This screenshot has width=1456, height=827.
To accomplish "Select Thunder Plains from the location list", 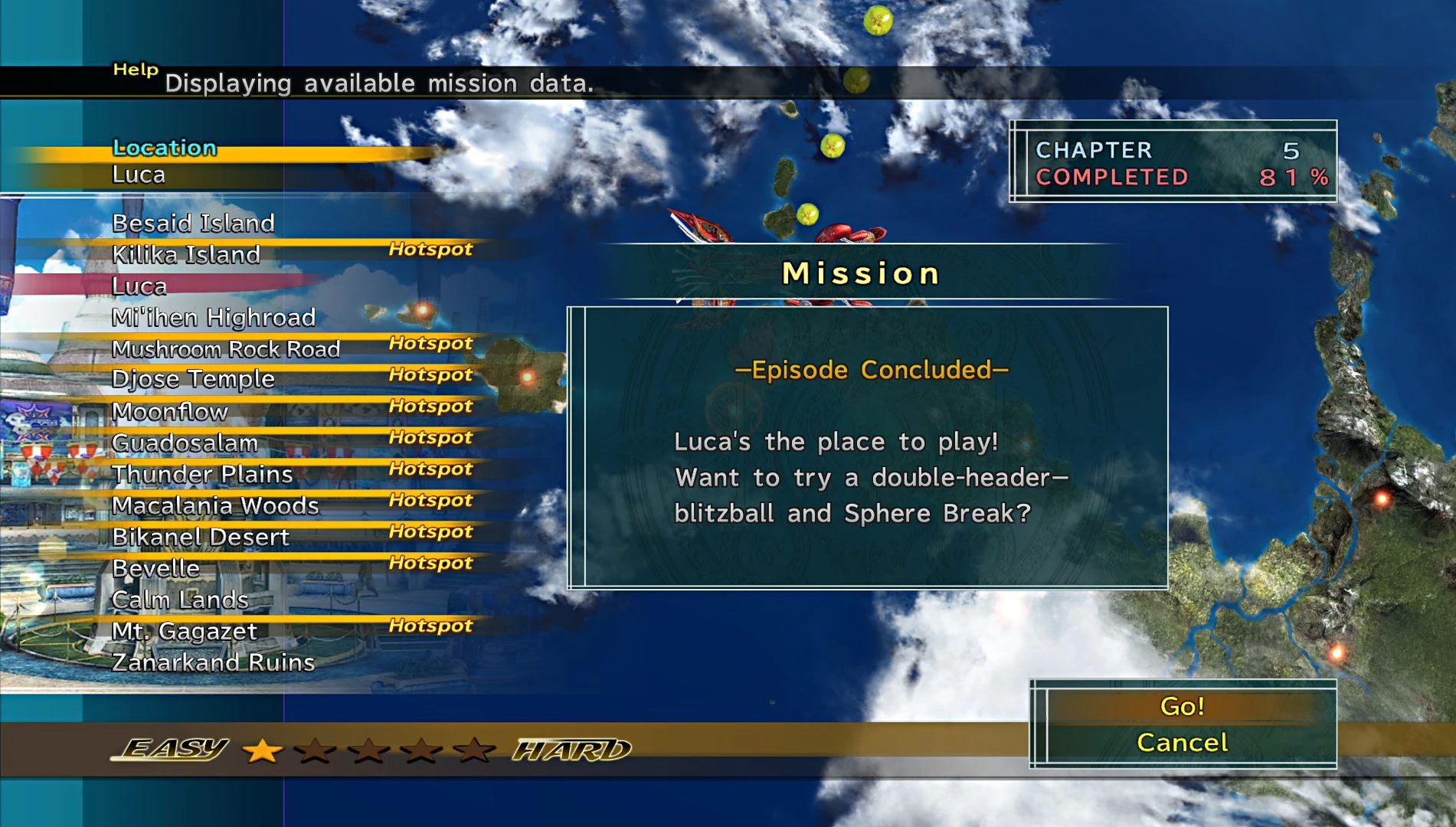I will point(201,475).
